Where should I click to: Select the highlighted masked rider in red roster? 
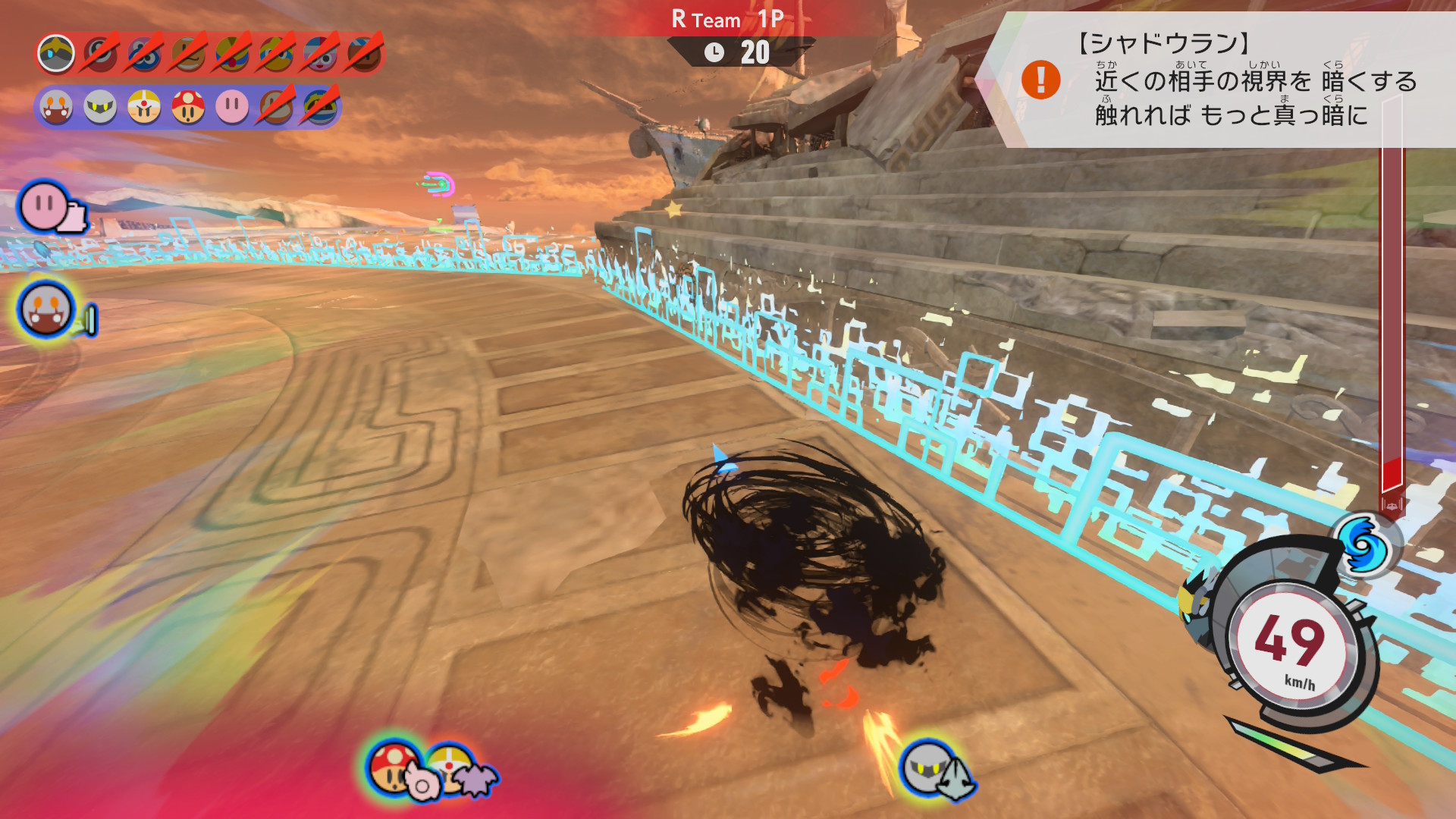click(x=56, y=54)
